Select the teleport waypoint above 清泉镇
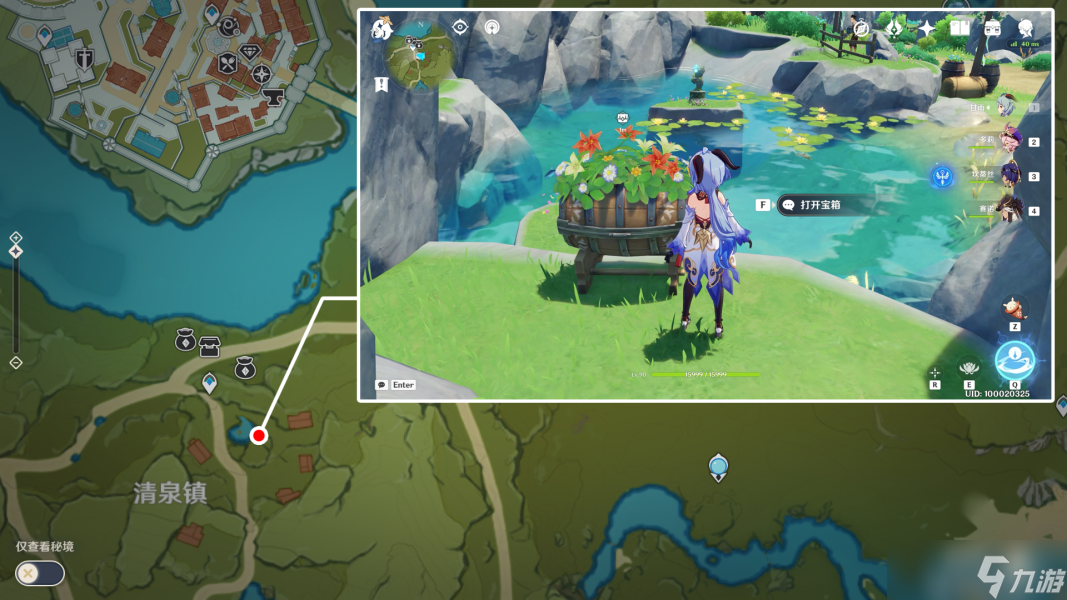 (209, 382)
